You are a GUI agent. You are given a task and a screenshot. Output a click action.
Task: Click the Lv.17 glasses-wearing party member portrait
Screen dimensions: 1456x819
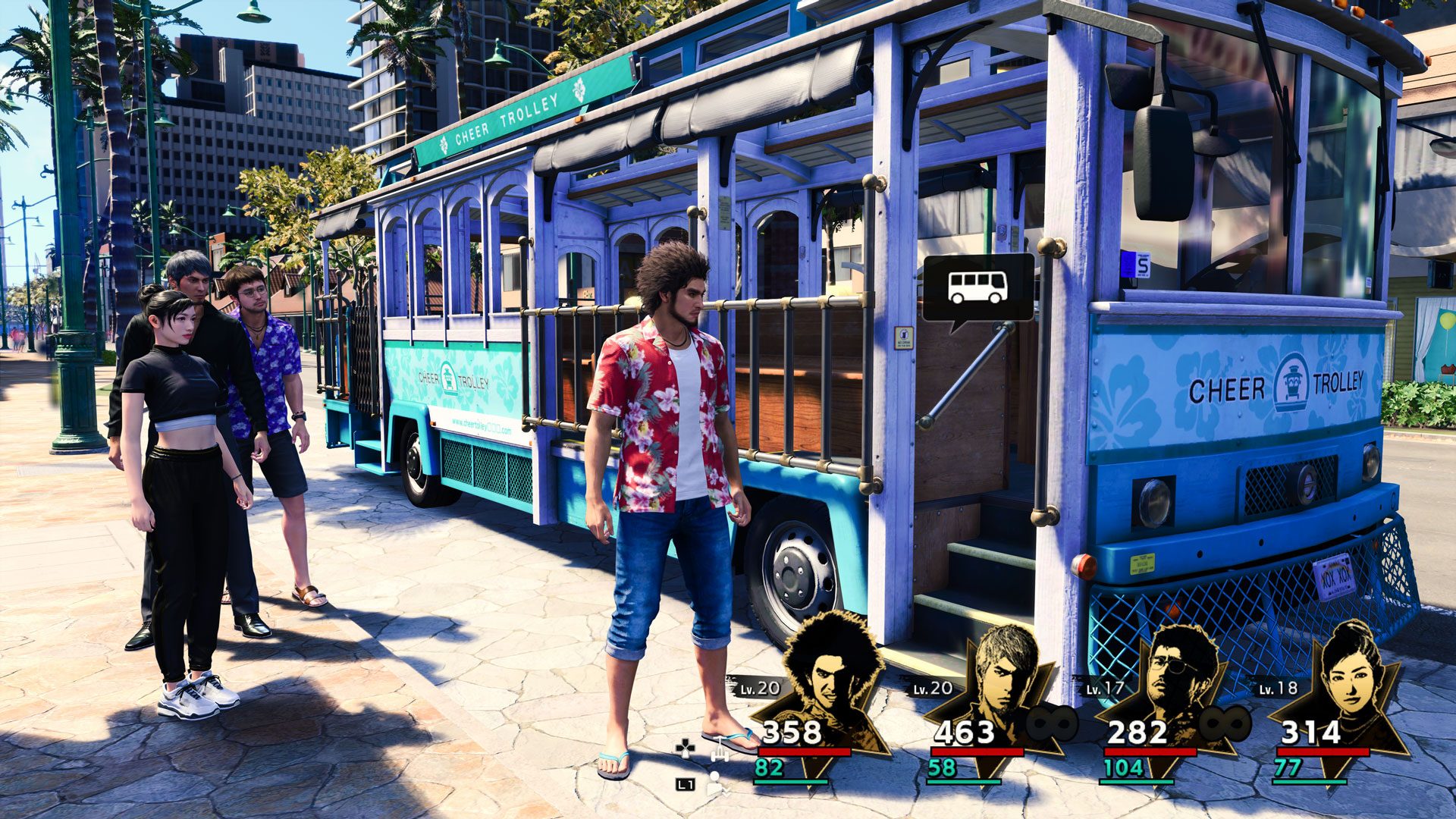coord(1178,675)
